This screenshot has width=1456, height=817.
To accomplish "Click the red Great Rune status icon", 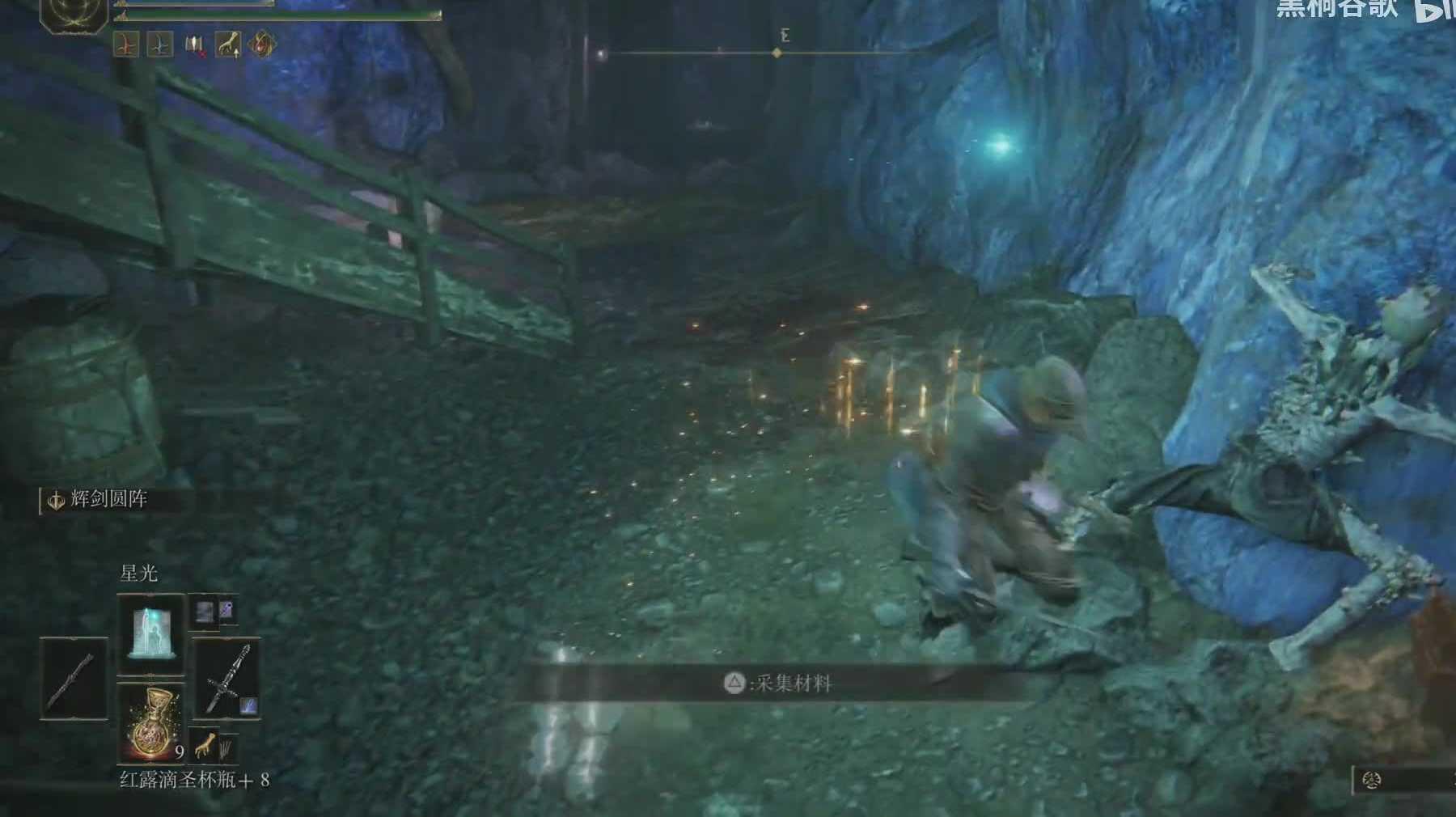I will coord(262,45).
